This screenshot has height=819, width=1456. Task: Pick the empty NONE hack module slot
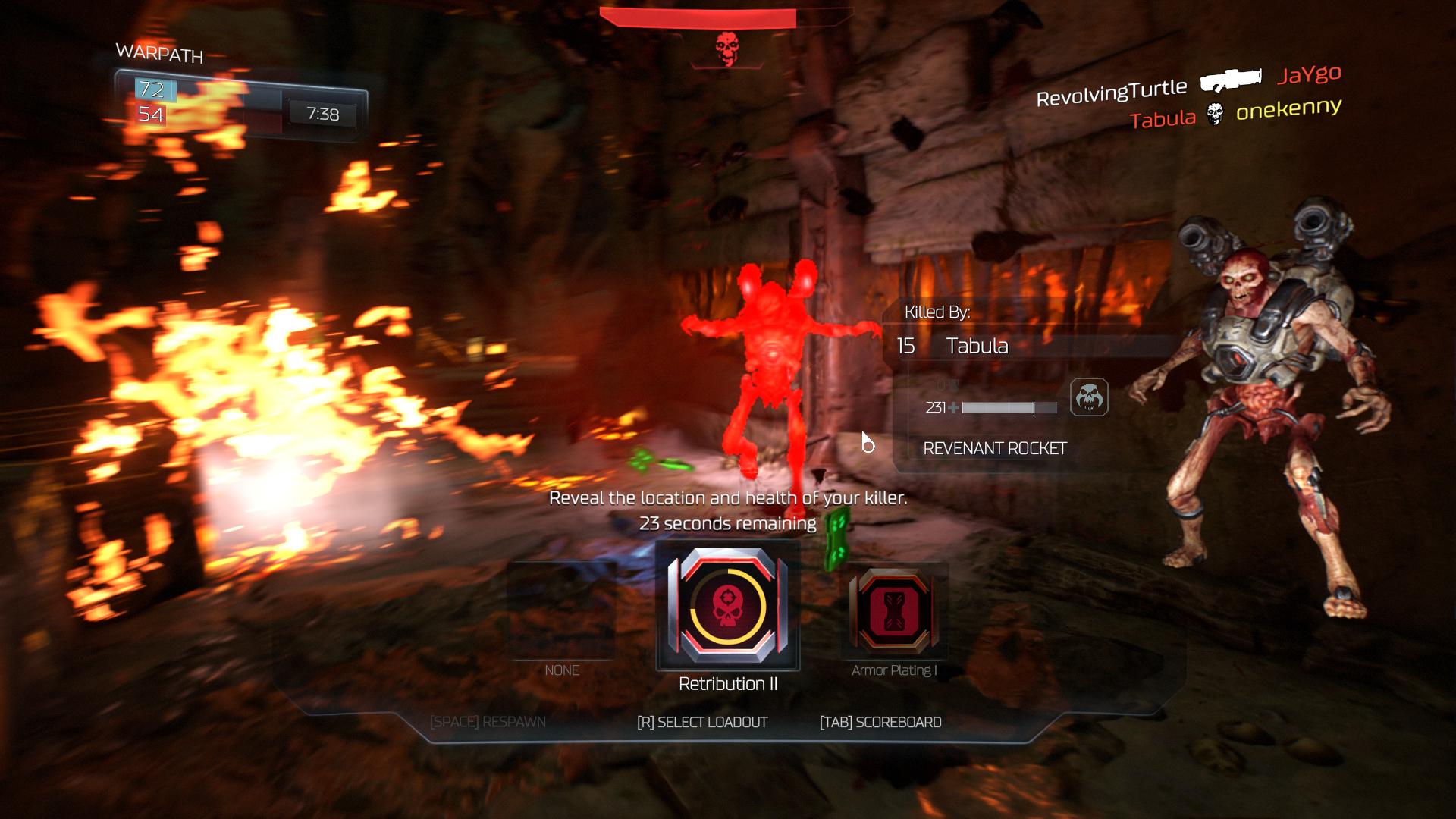point(561,610)
